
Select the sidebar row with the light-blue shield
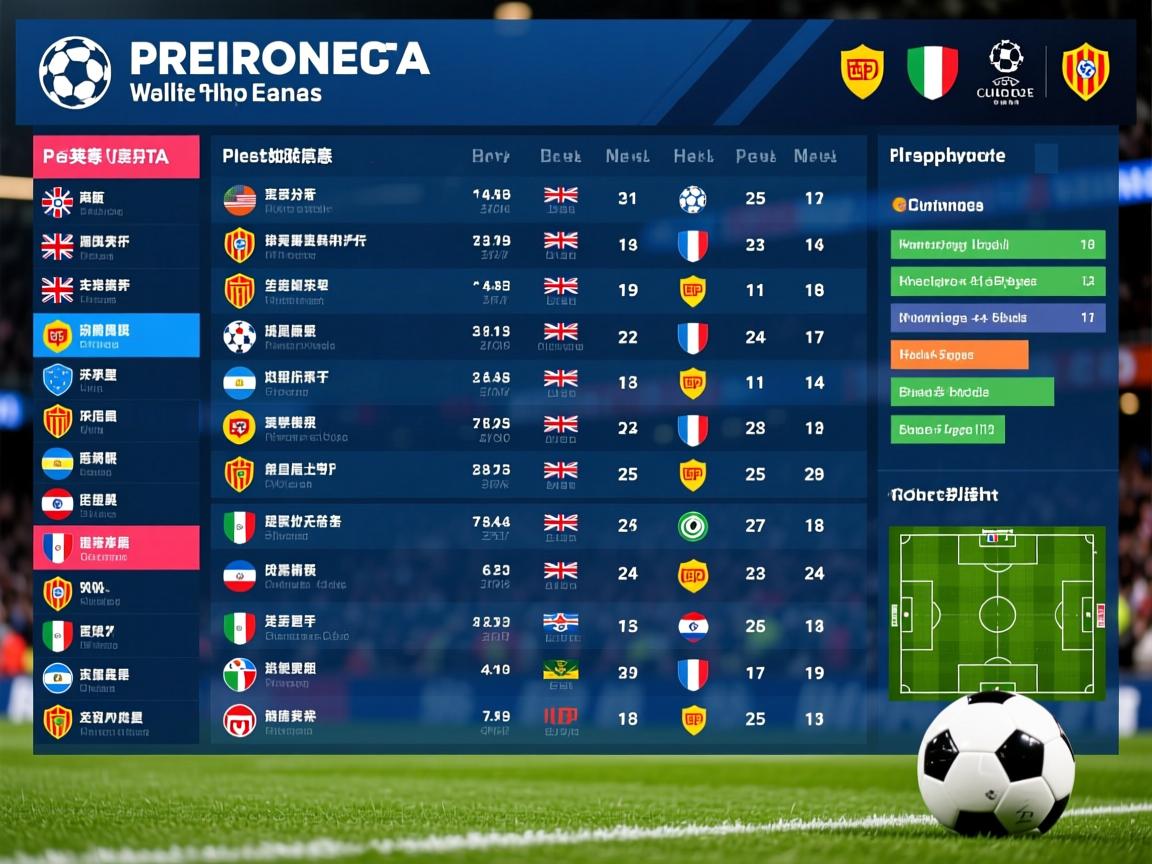click(116, 379)
